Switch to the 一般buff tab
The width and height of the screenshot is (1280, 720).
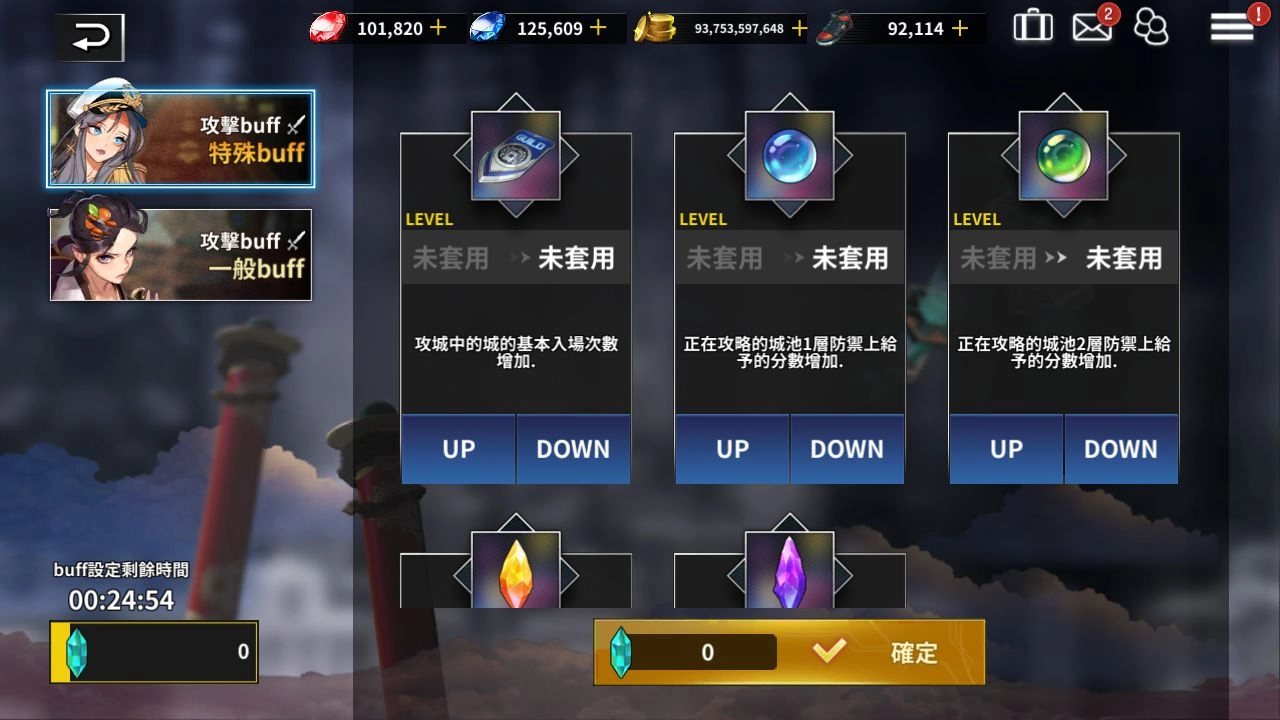181,255
